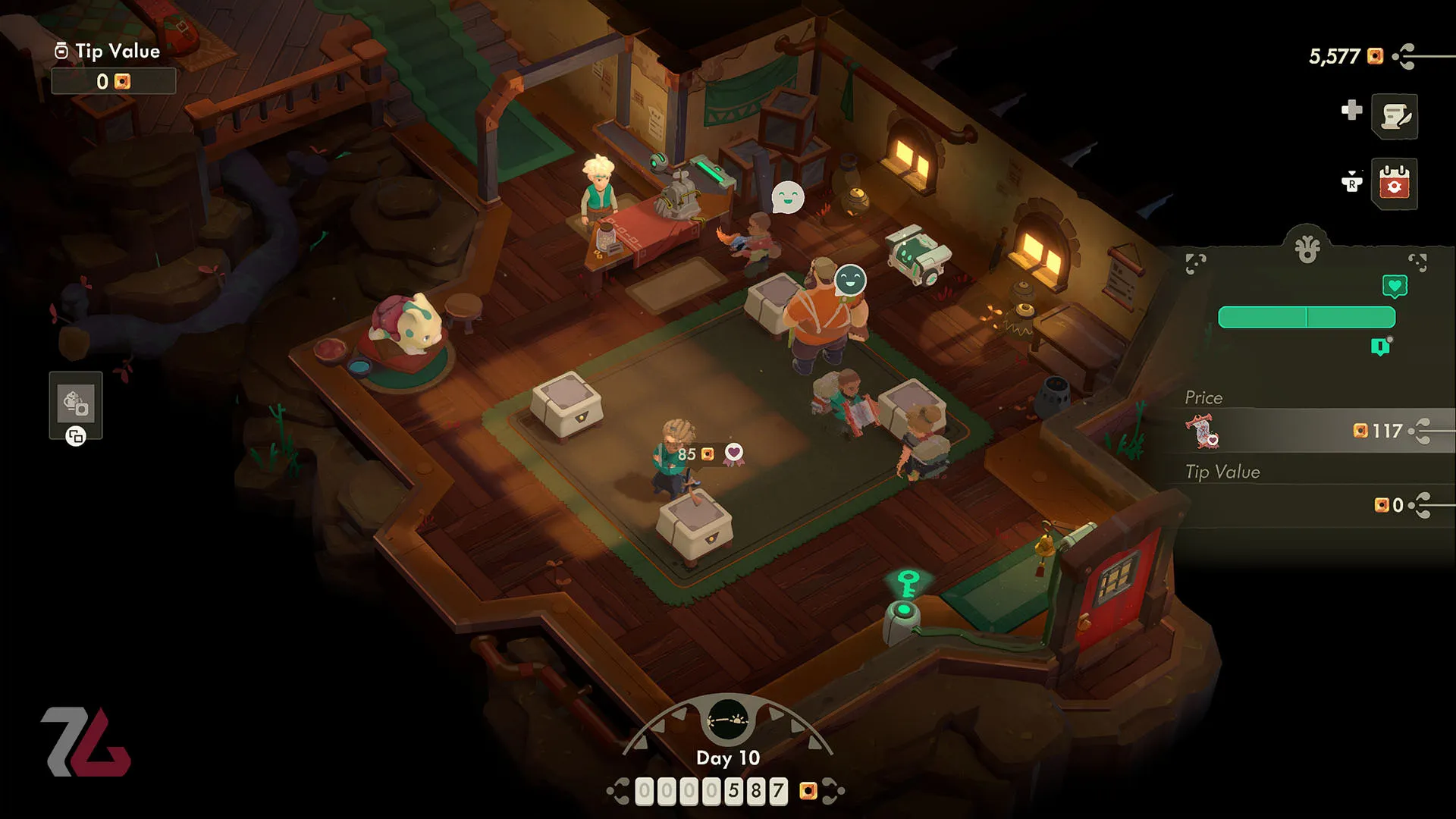The height and width of the screenshot is (819, 1456).
Task: Expand the left corner bracket of the price panel
Action: (x=1194, y=263)
